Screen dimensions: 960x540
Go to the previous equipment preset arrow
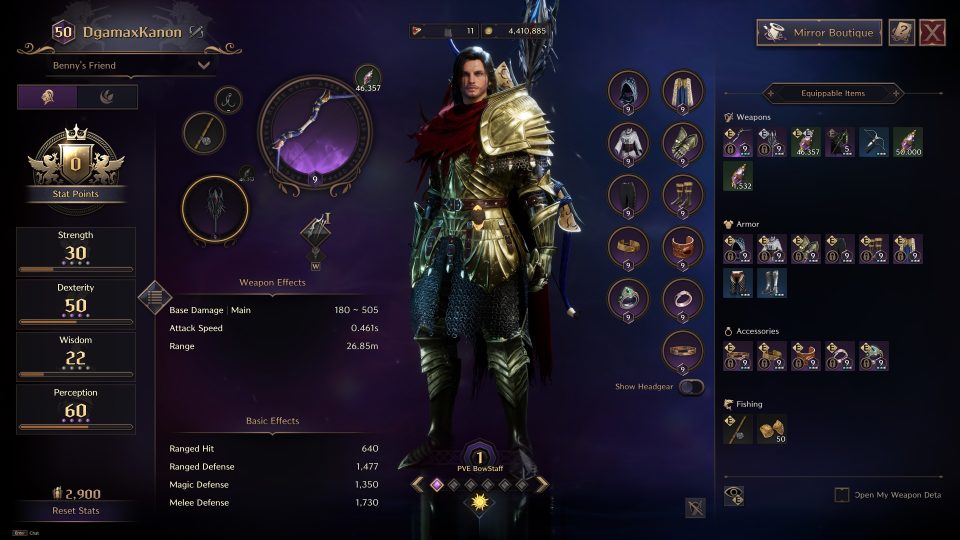point(418,484)
